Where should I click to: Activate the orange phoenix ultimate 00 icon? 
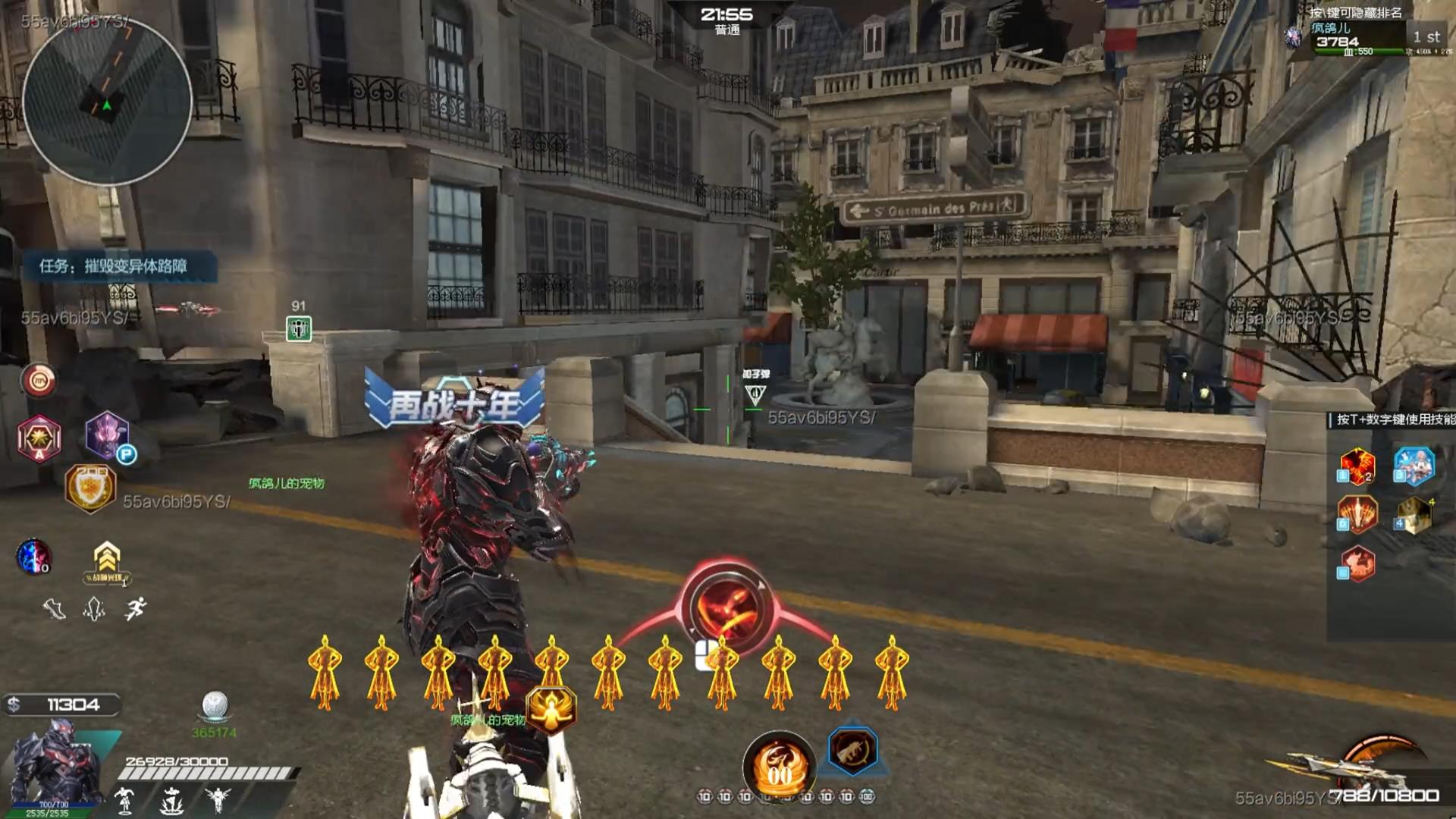(779, 767)
